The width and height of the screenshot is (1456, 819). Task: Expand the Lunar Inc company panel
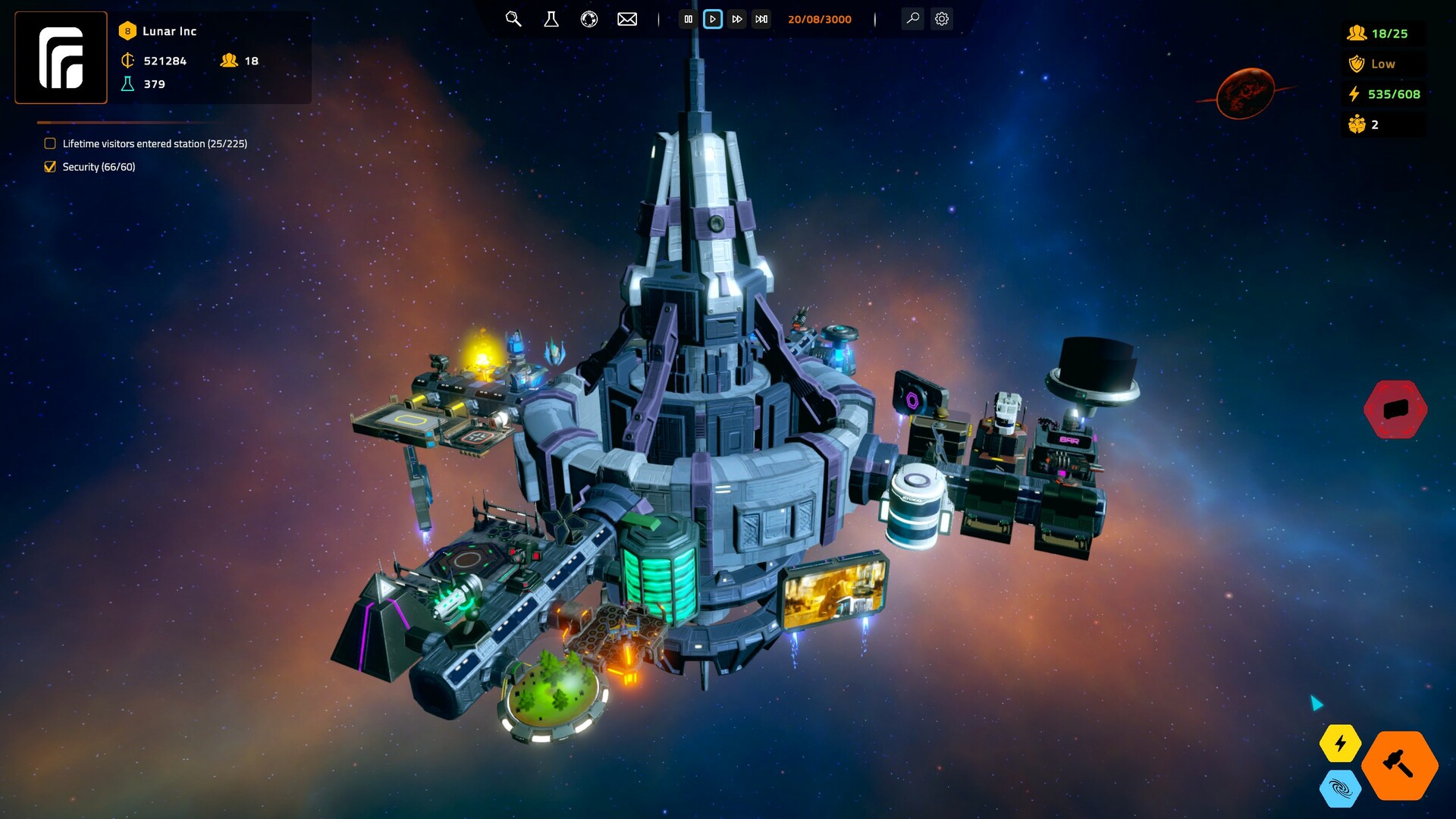click(168, 31)
